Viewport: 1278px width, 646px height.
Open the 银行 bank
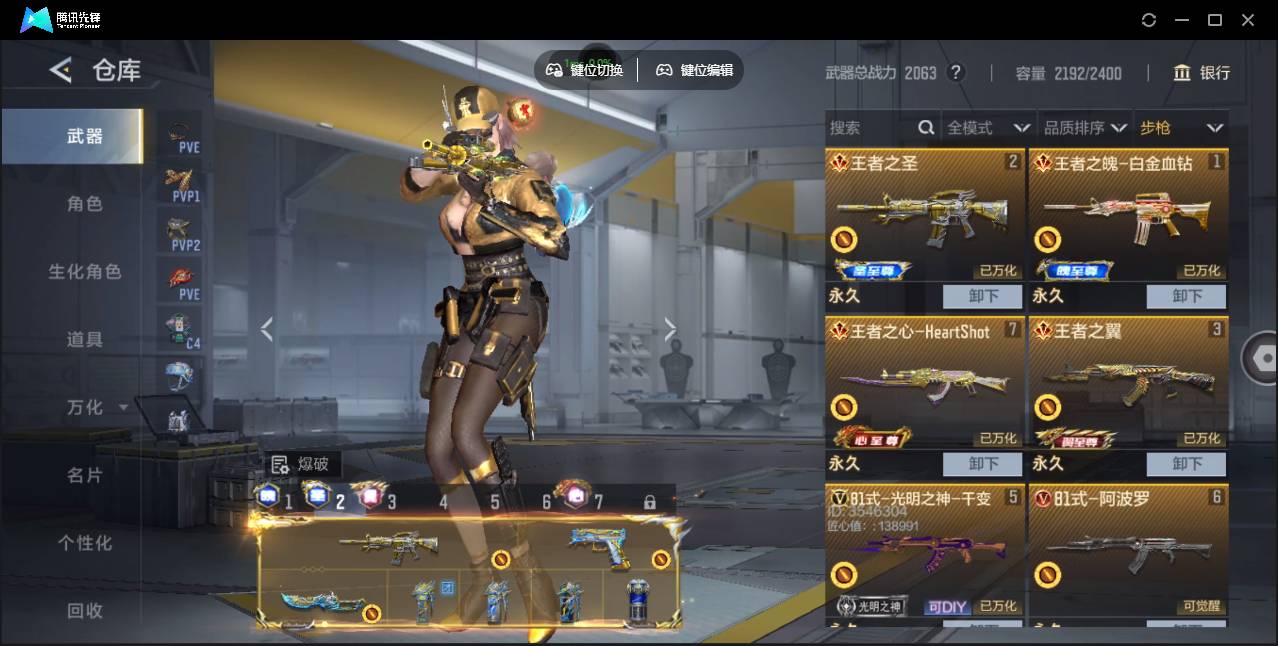pyautogui.click(x=1202, y=73)
